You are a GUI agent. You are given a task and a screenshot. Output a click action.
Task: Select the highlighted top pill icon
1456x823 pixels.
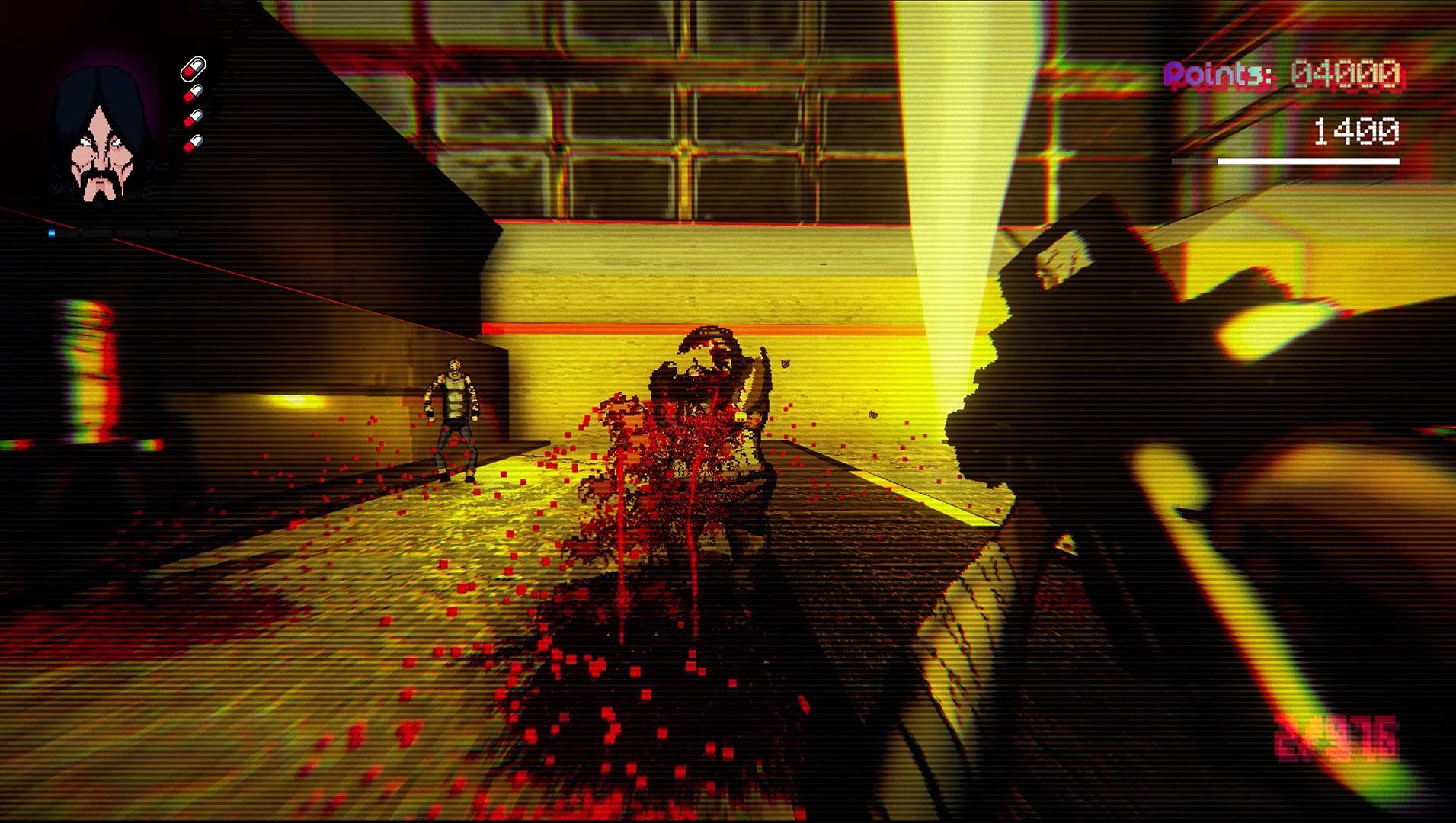(193, 69)
